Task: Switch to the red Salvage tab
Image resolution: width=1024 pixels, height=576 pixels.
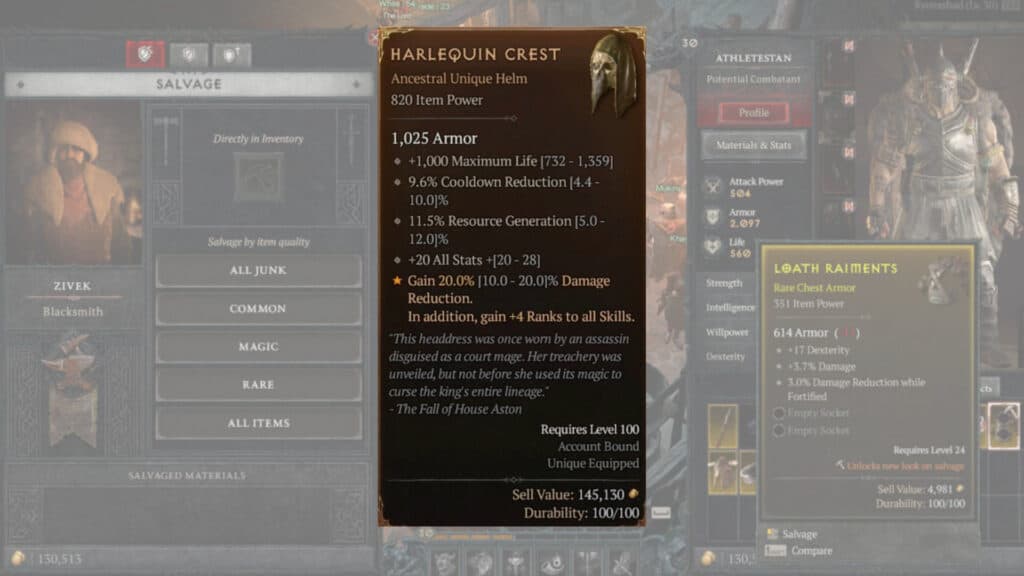Action: coord(145,55)
